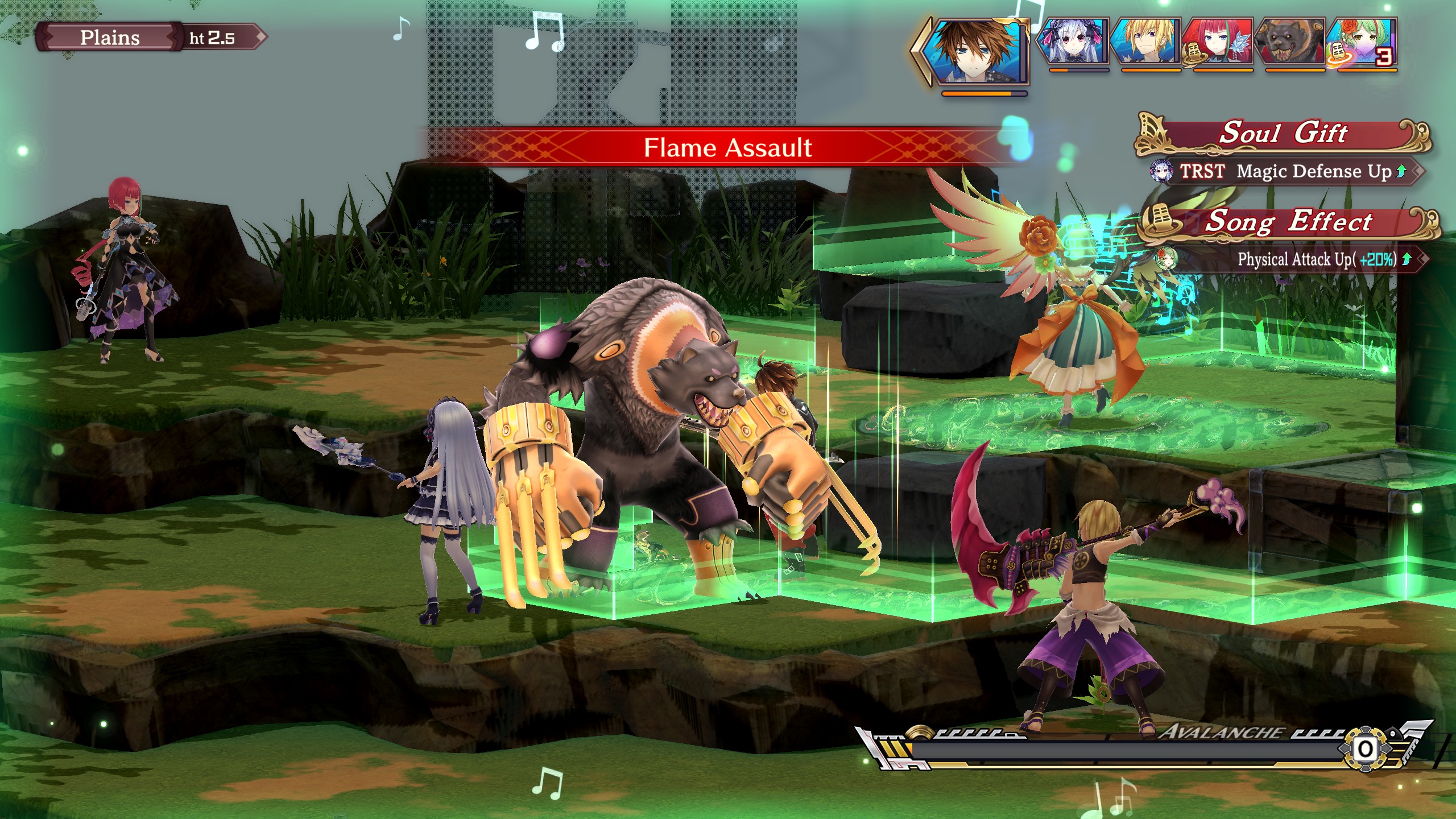Select the bear enemy turn portrait

(1289, 42)
